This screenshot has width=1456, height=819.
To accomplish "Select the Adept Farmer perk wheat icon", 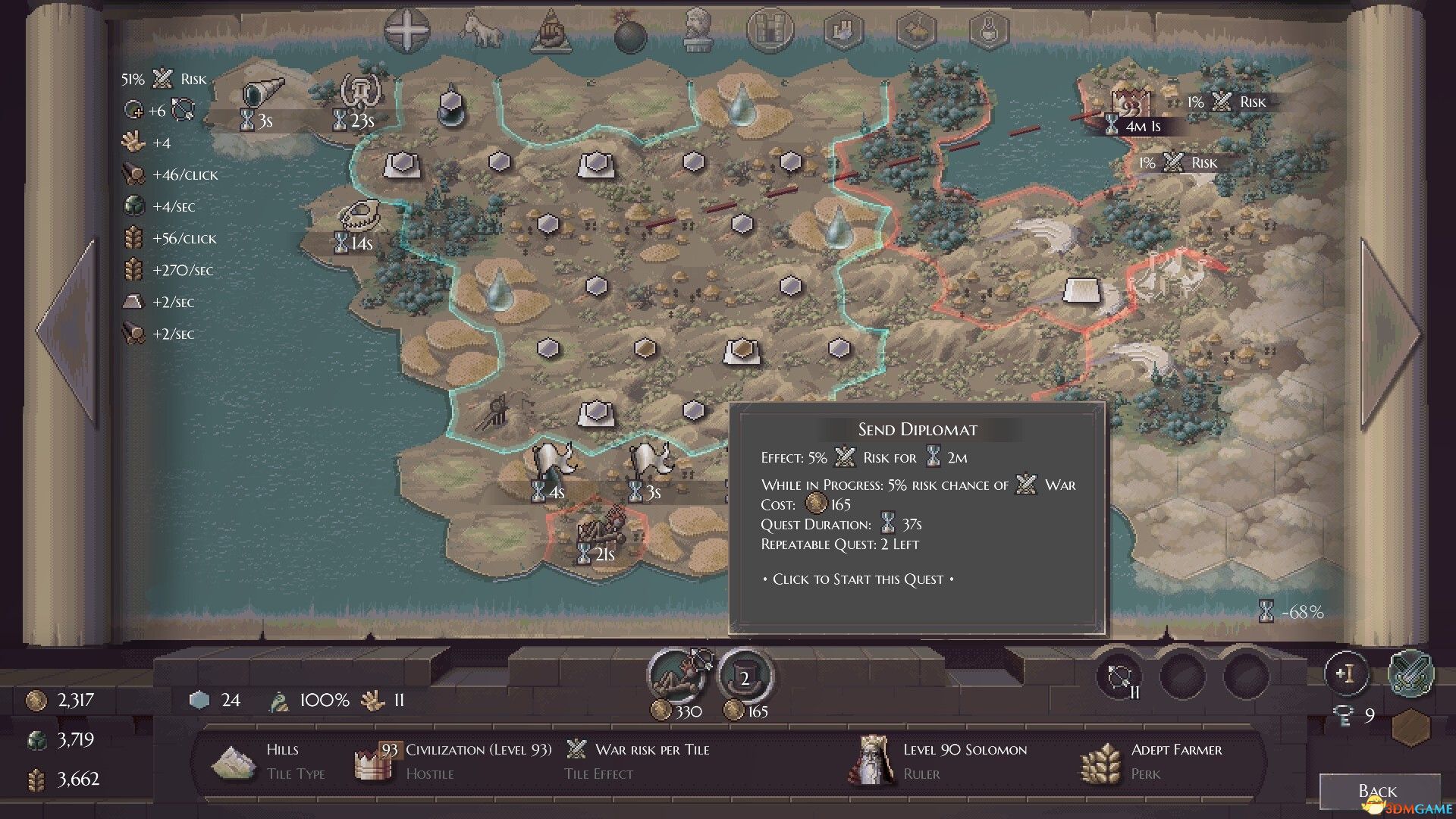I will tap(1100, 762).
